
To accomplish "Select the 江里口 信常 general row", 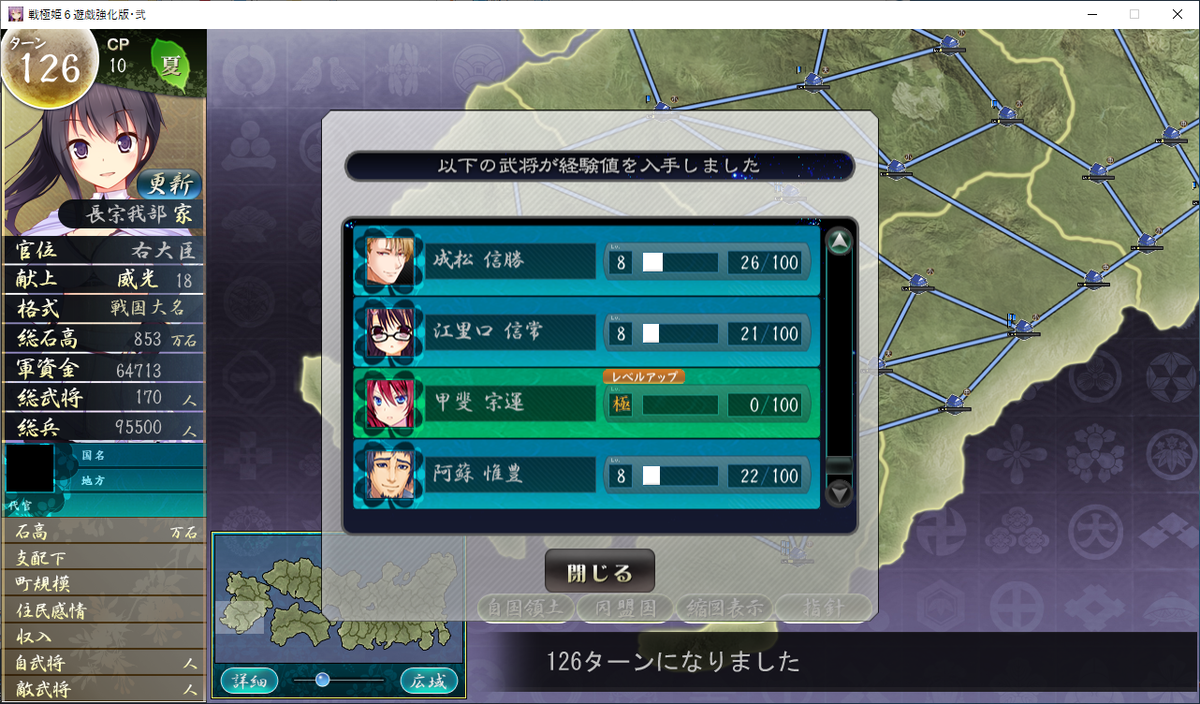I will [586, 332].
